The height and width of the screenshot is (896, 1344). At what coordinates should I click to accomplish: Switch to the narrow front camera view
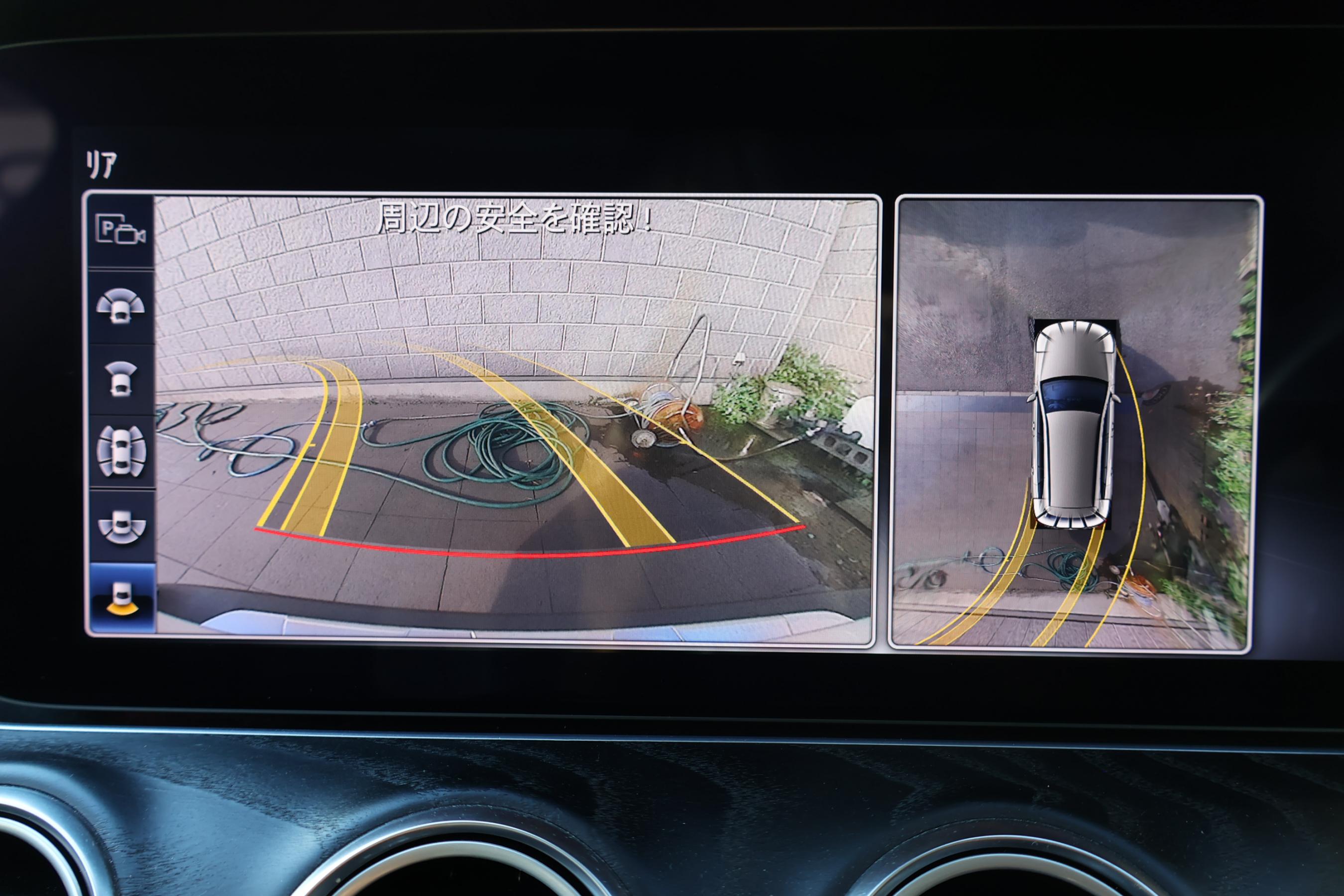[120, 379]
